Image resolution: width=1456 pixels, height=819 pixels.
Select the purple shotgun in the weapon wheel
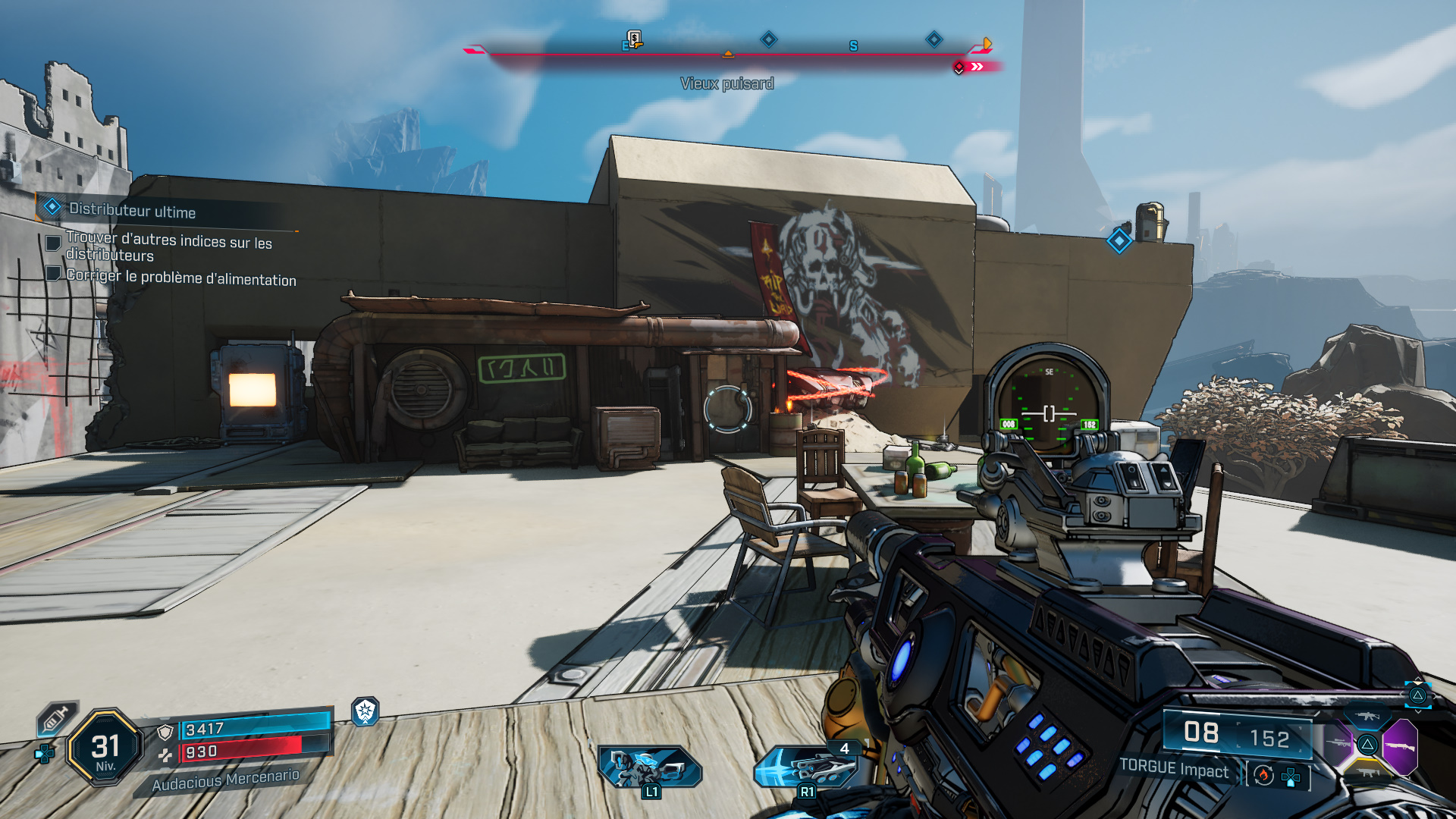pos(1401,745)
